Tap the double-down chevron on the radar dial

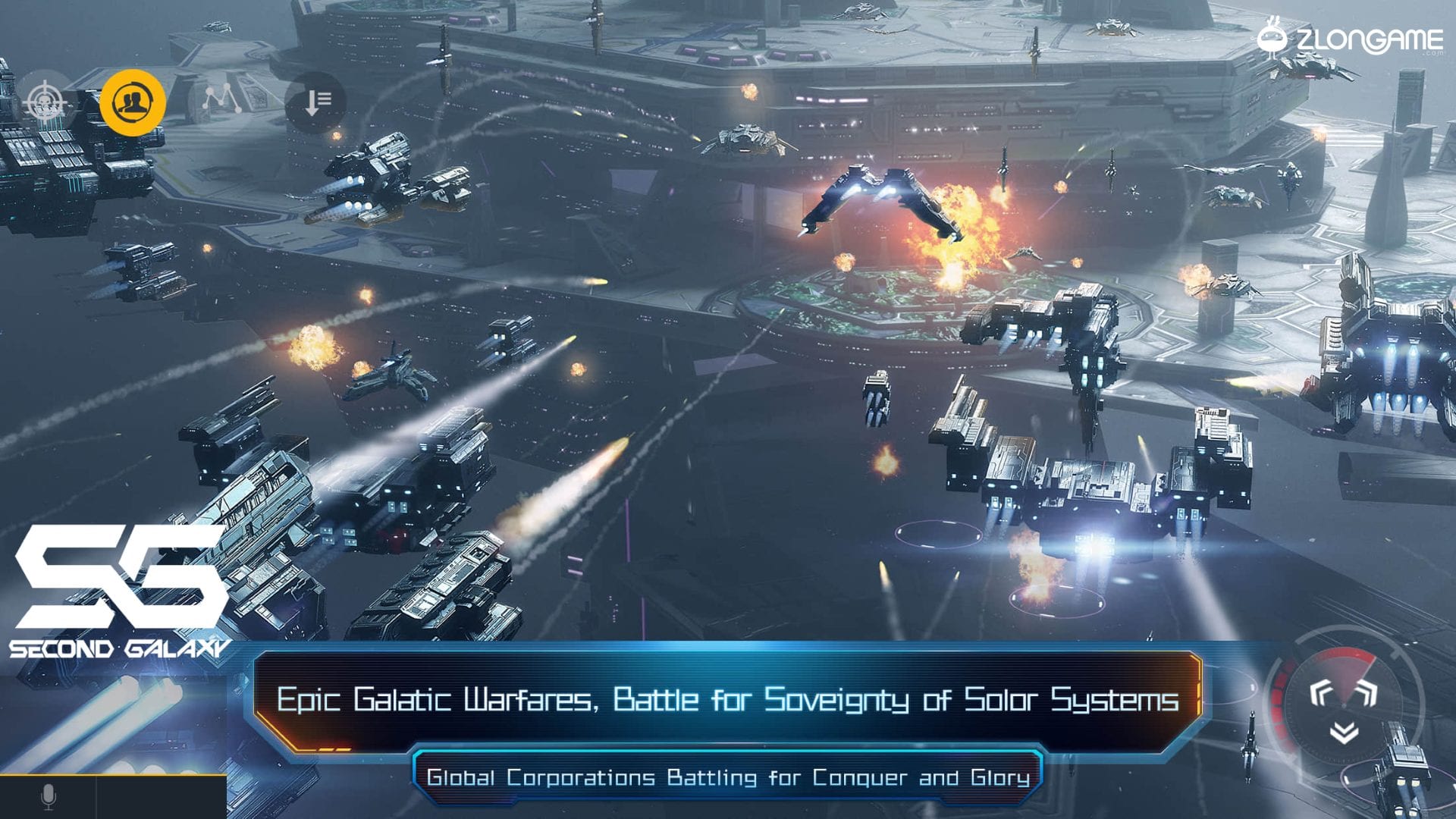point(1344,733)
